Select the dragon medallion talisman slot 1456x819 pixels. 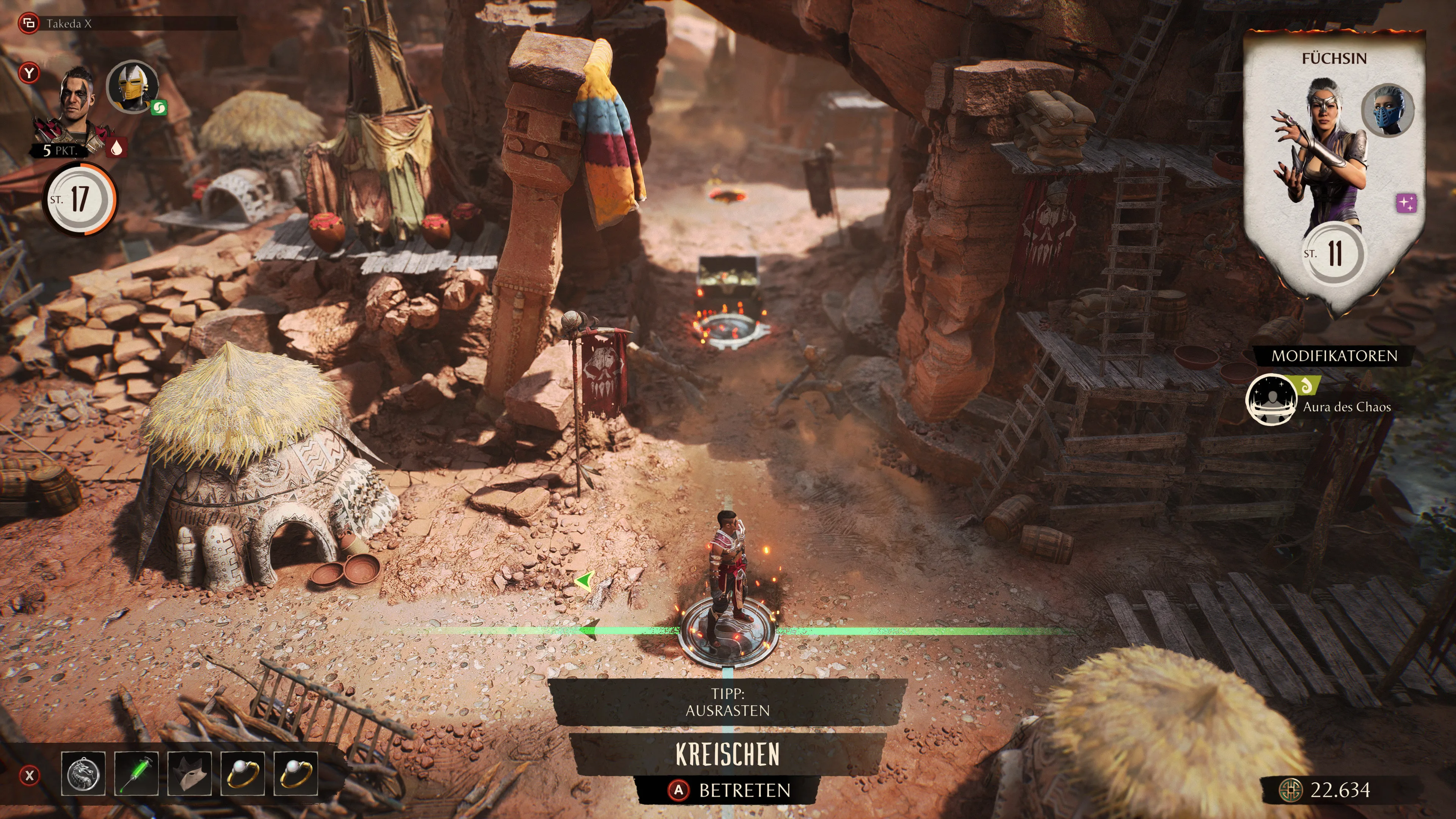coord(83,774)
